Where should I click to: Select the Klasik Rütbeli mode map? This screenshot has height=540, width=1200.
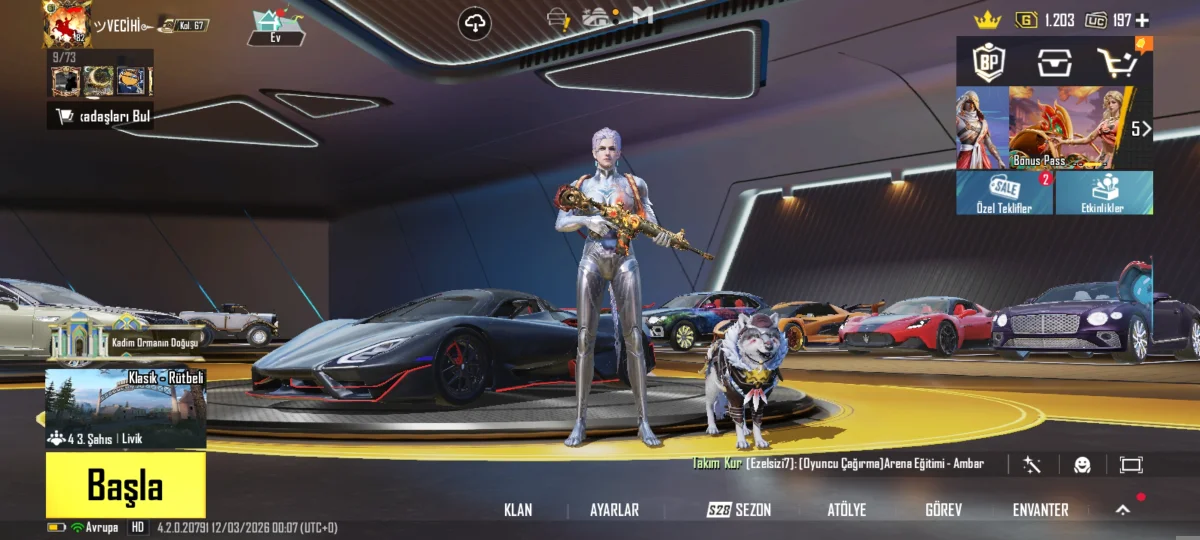click(126, 408)
